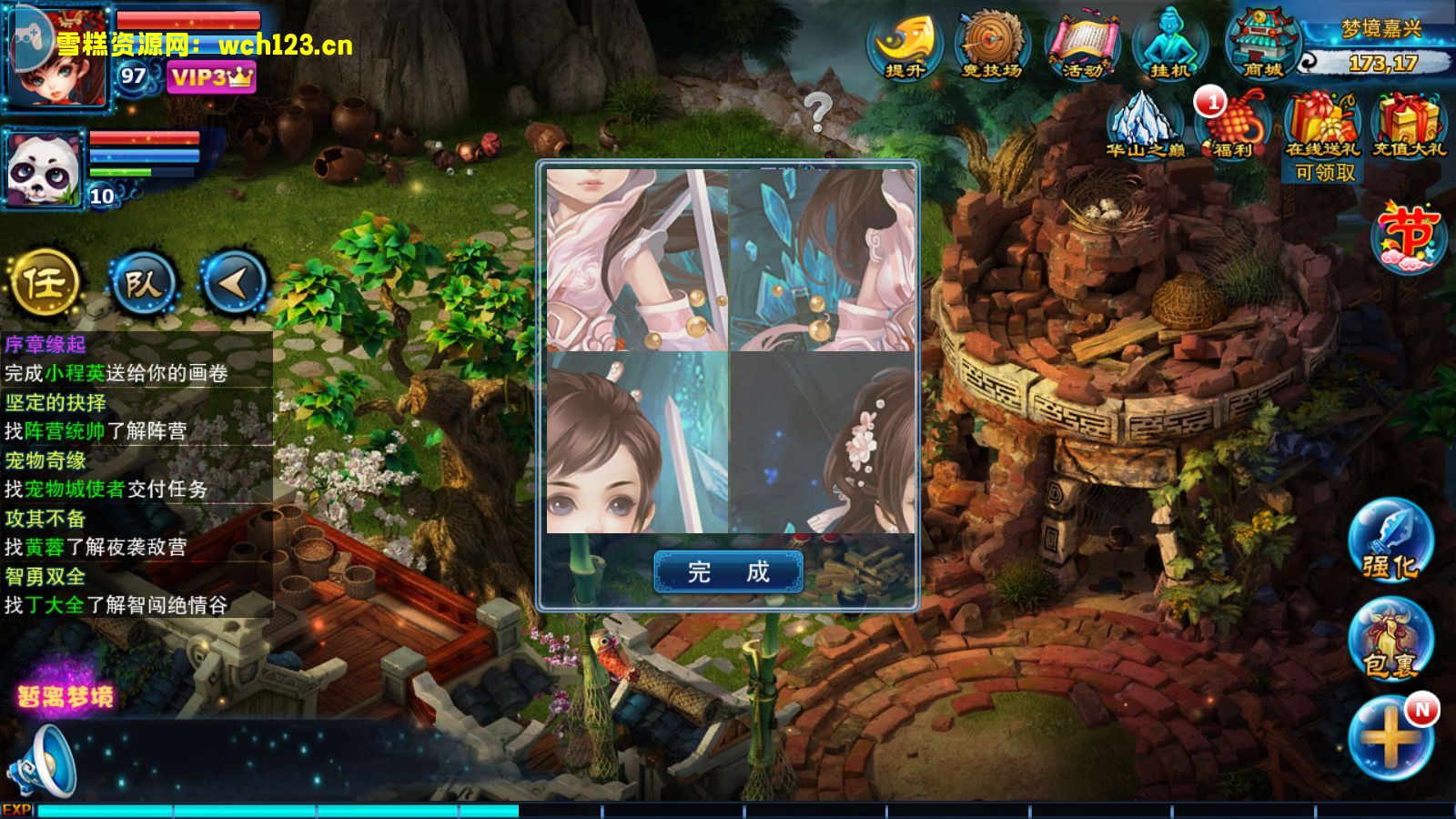Viewport: 1456px width, 819px height.
Task: Collapse the side menu with the left arrow button
Action: (x=235, y=283)
